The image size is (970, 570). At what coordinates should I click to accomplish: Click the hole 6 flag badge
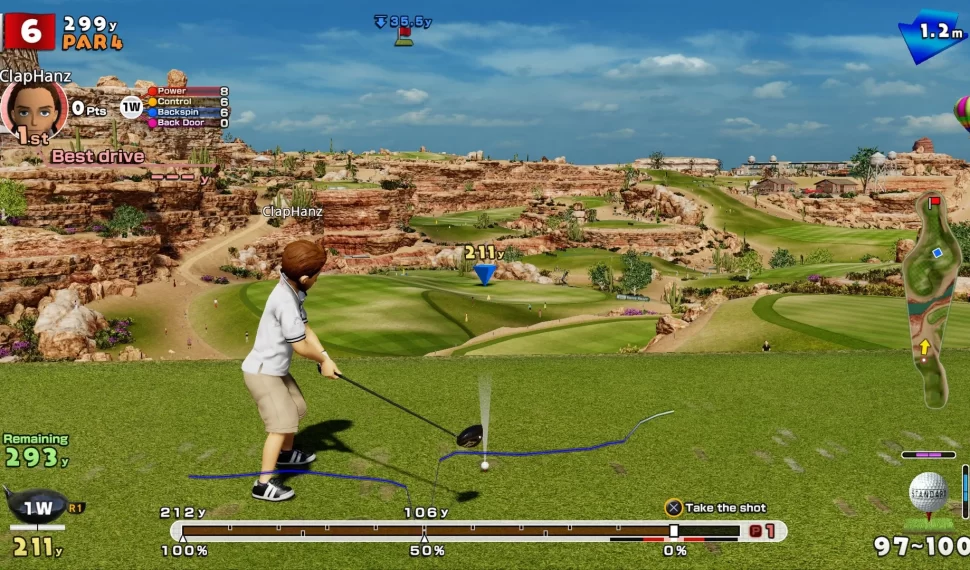(x=29, y=31)
